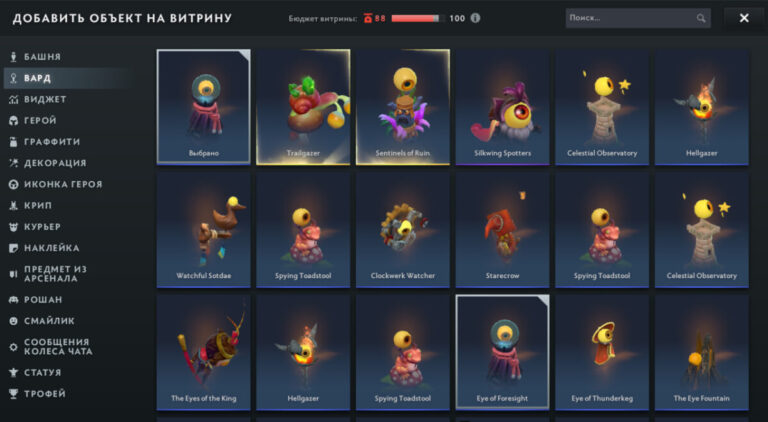The image size is (768, 422).
Task: Click the search field
Action: coord(630,18)
